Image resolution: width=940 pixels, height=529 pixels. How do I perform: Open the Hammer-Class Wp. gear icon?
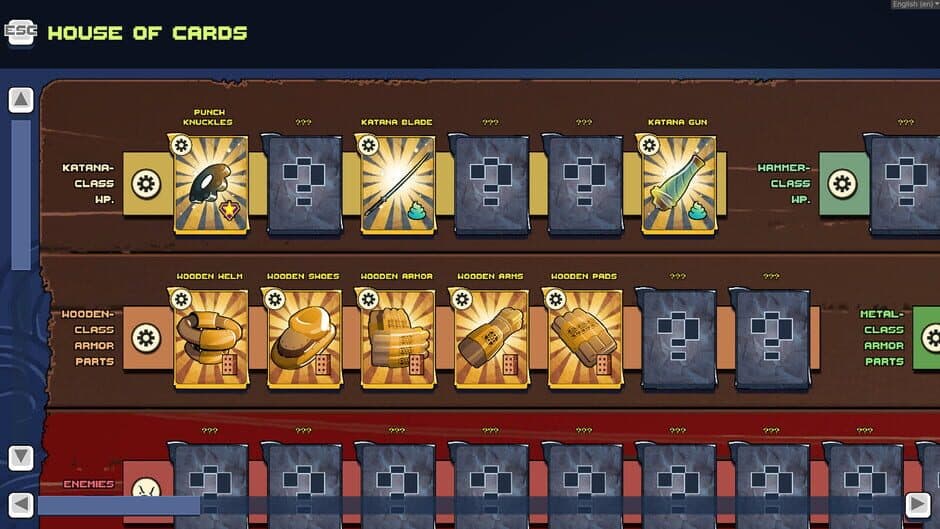(x=842, y=184)
